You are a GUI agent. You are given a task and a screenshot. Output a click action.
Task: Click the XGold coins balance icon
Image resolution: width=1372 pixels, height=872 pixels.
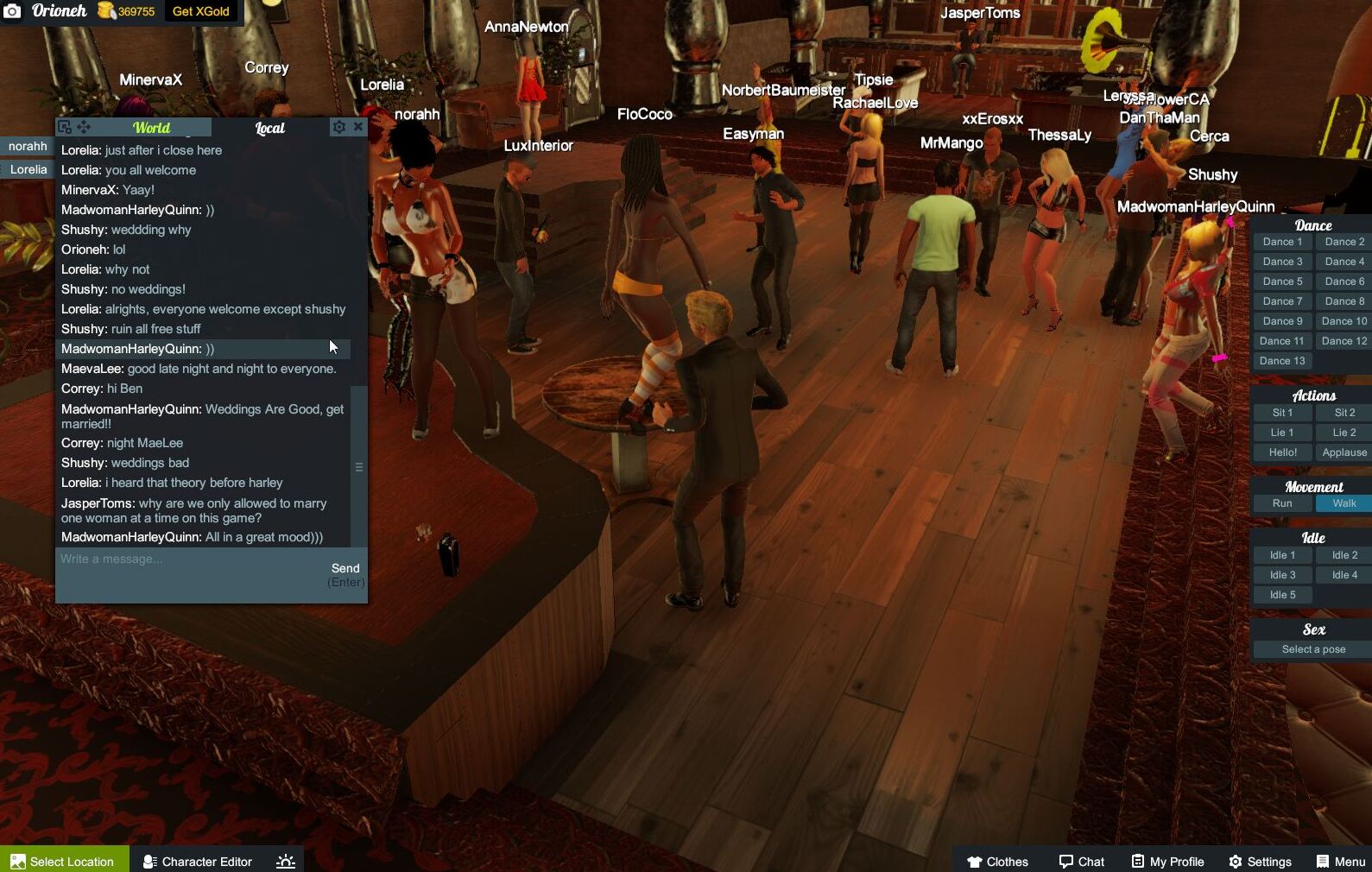pos(105,12)
